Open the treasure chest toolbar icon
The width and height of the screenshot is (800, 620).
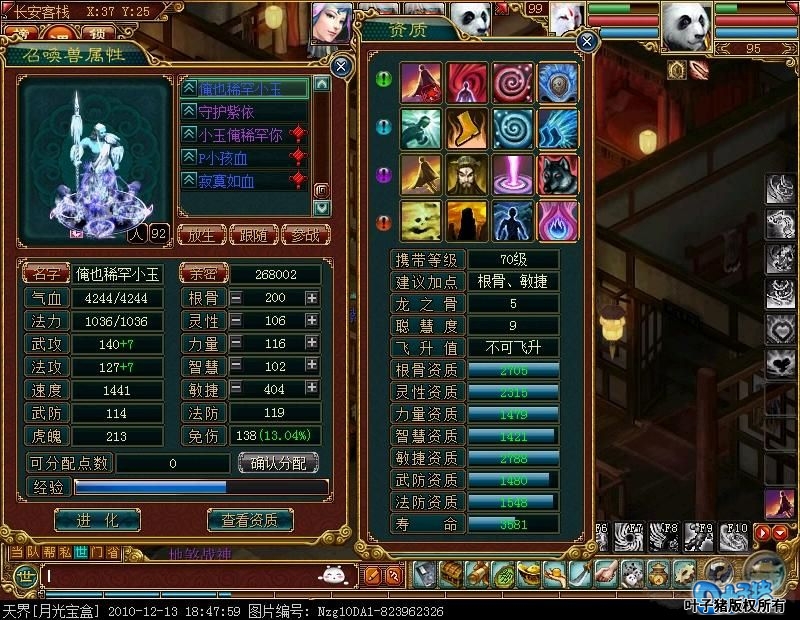pos(451,574)
